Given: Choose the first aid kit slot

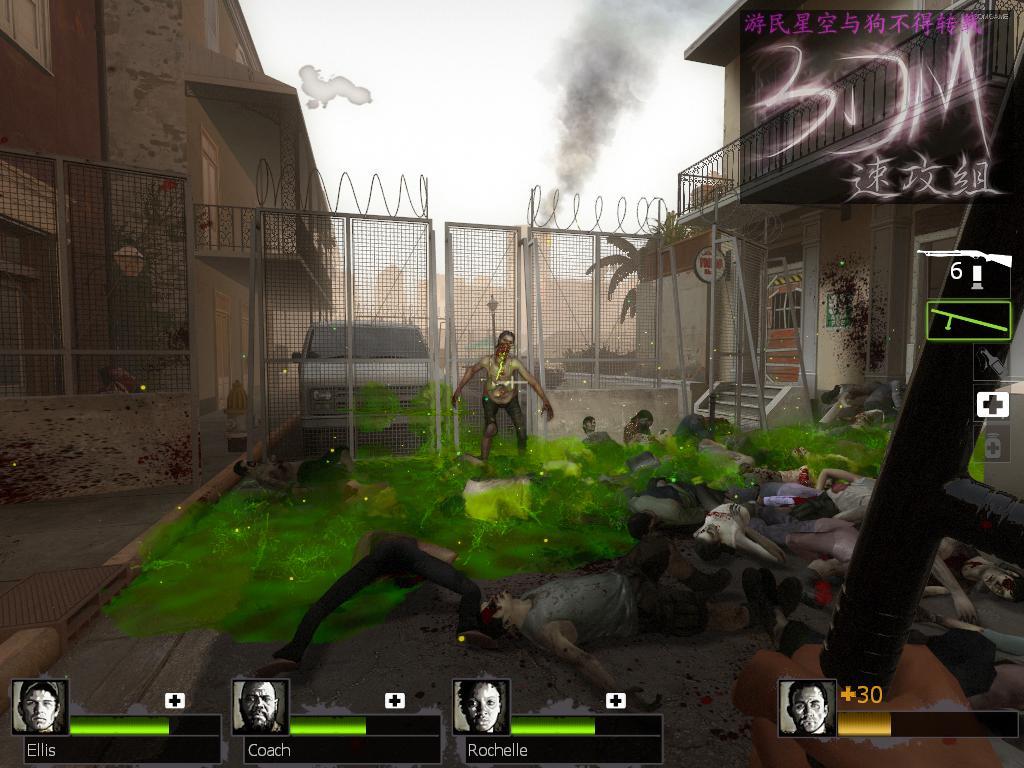Looking at the screenshot, I should pyautogui.click(x=992, y=404).
